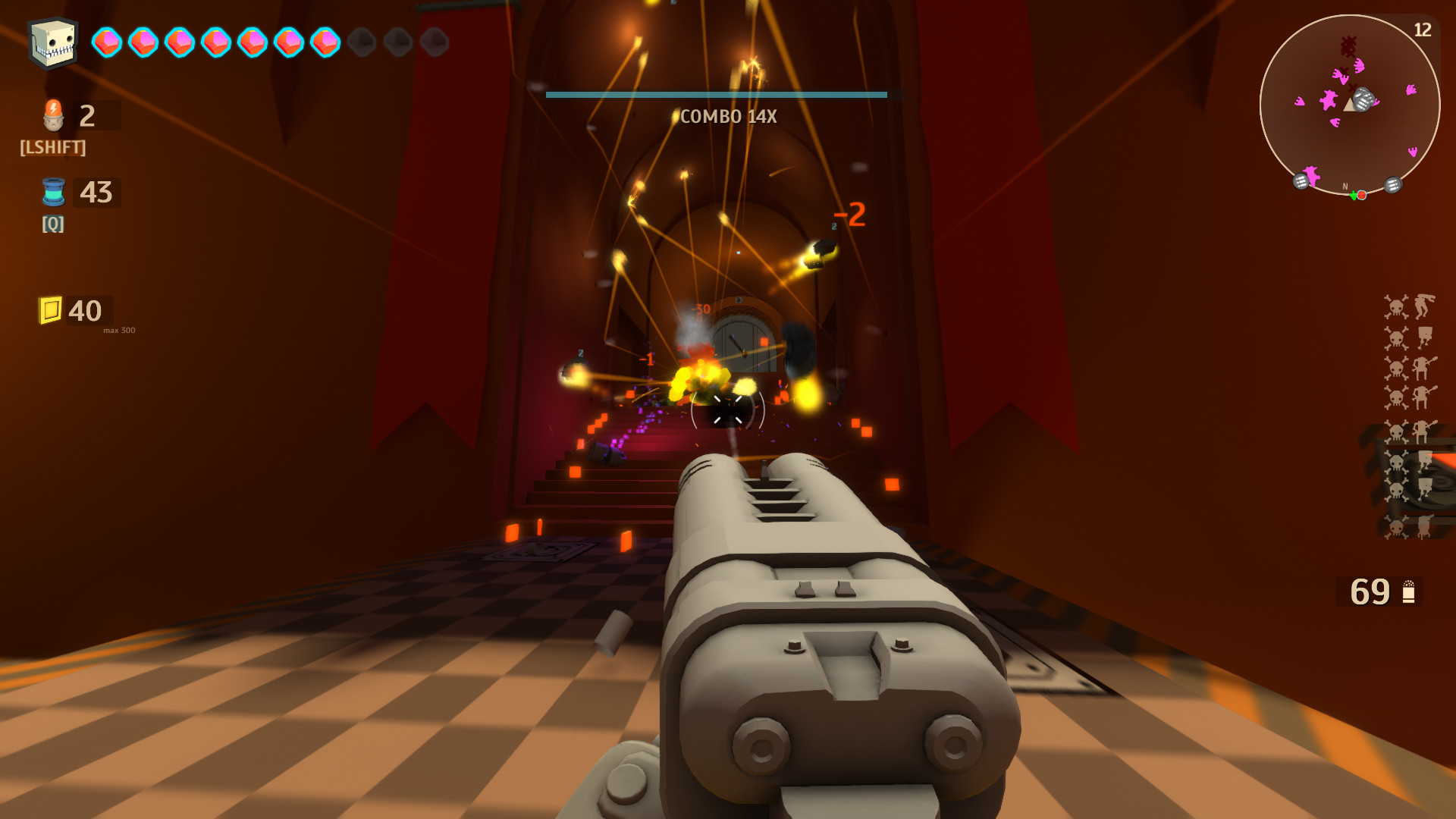Click the [Q] keybind label

pyautogui.click(x=52, y=224)
